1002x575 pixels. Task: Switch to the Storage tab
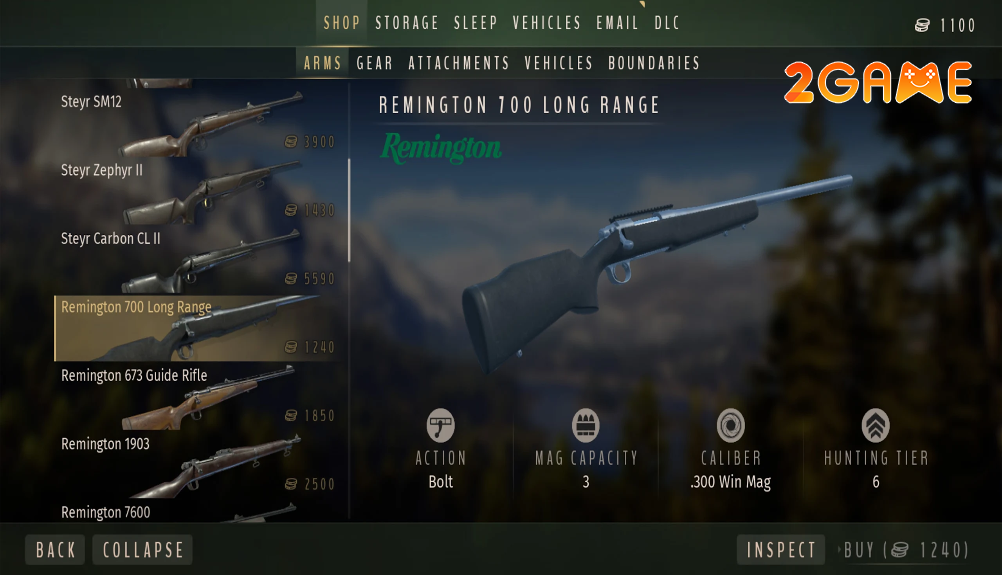(x=406, y=23)
